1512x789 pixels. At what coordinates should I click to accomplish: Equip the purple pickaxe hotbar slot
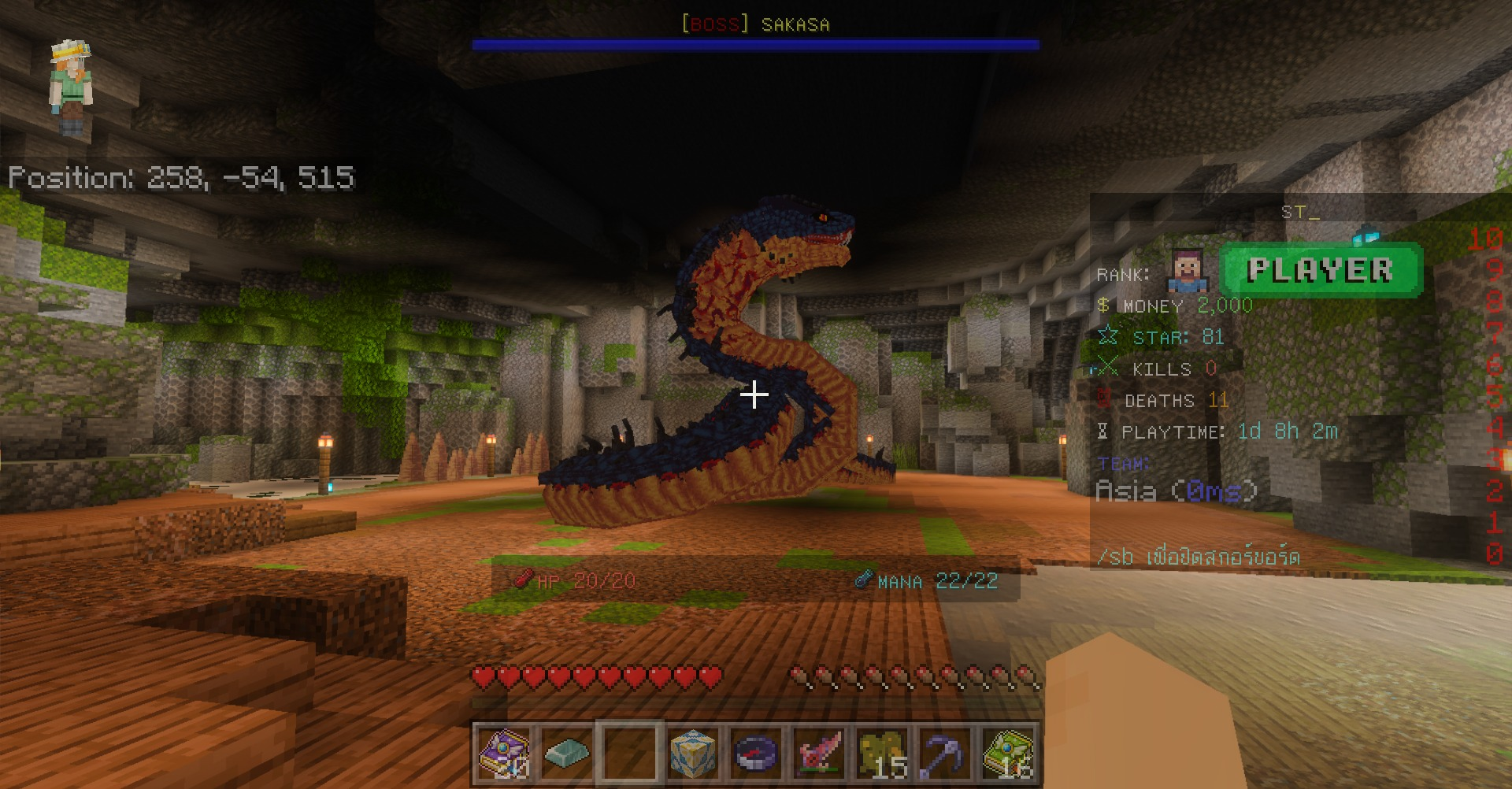click(945, 753)
